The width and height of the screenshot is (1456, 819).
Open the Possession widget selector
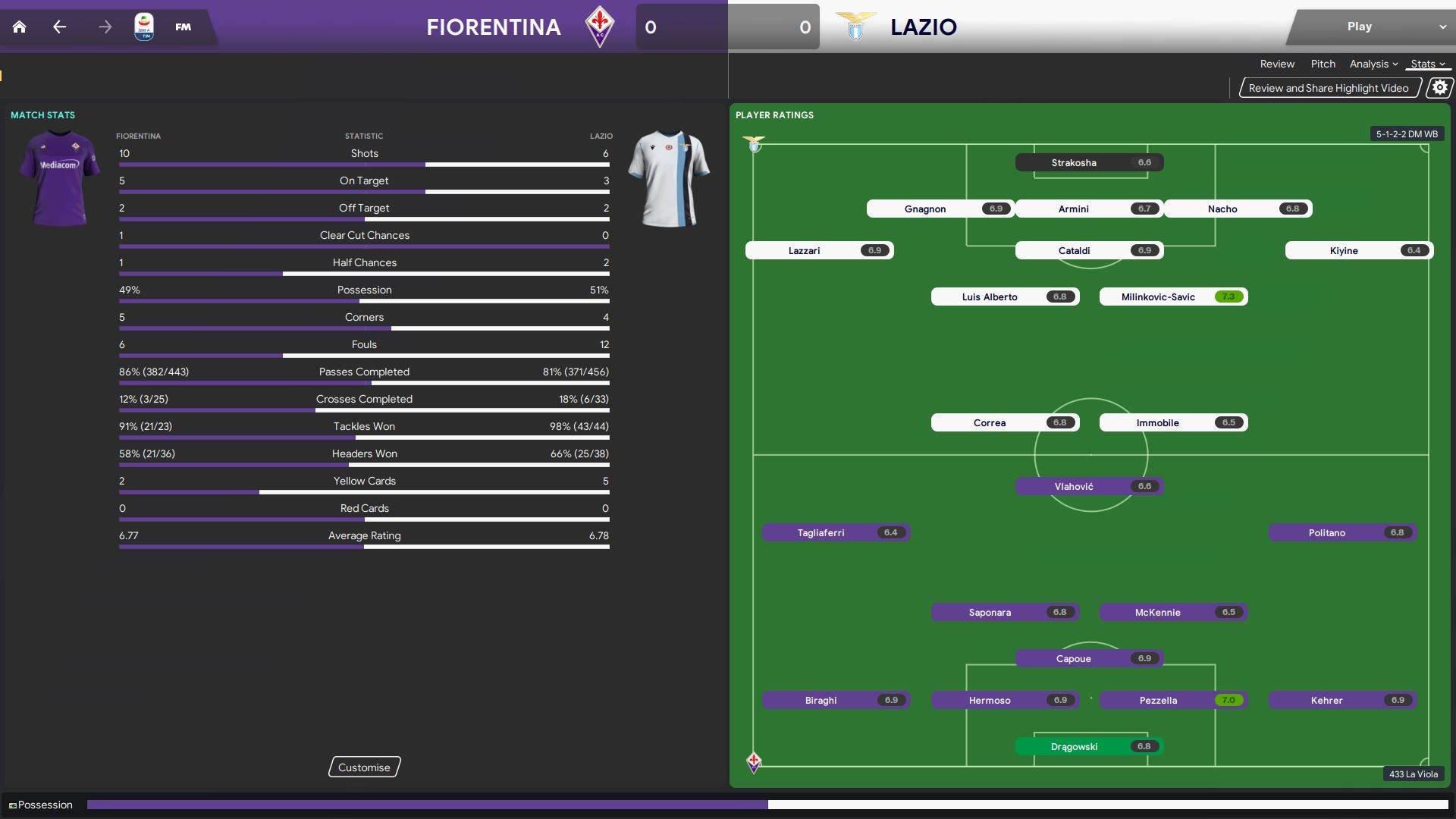(x=41, y=805)
